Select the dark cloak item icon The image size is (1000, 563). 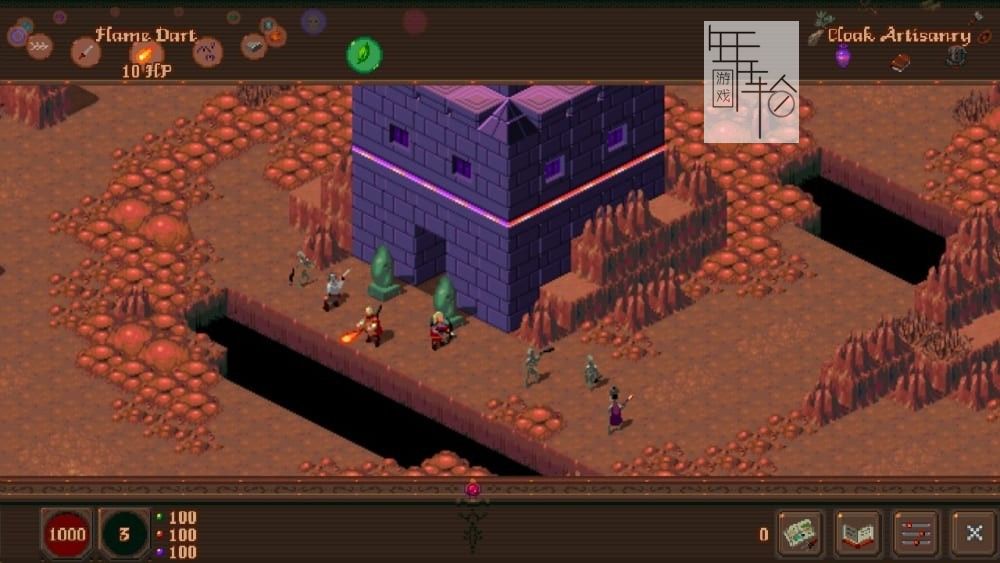tap(955, 56)
